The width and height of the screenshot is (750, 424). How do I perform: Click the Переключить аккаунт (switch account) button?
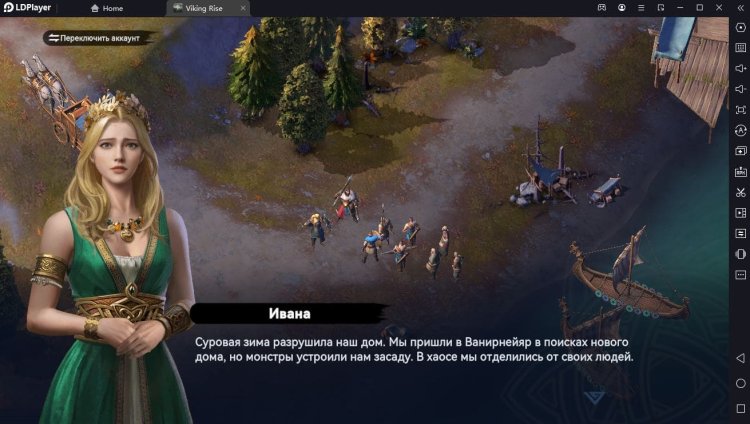click(x=98, y=38)
